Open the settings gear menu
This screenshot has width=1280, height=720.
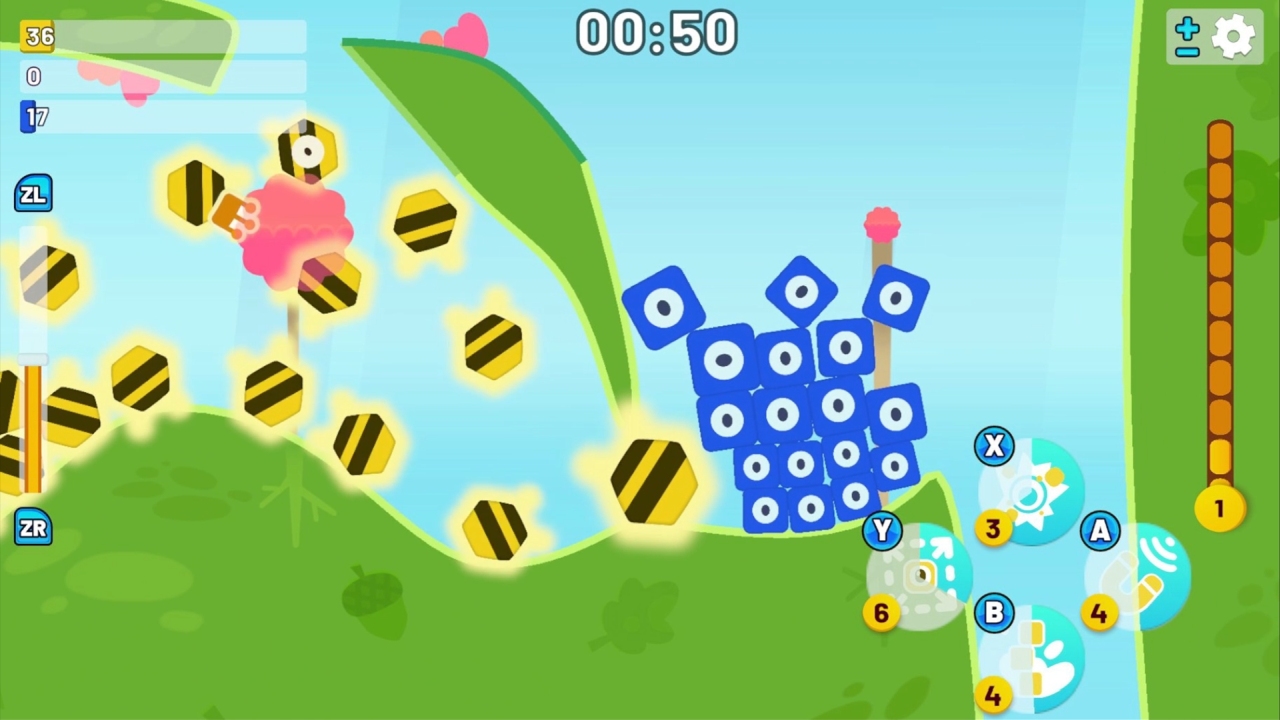(x=1235, y=36)
